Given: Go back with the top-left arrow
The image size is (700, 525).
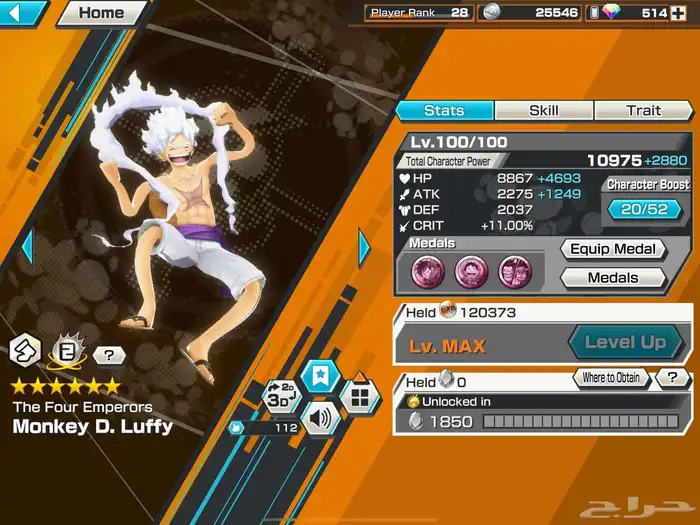Looking at the screenshot, I should [22, 13].
